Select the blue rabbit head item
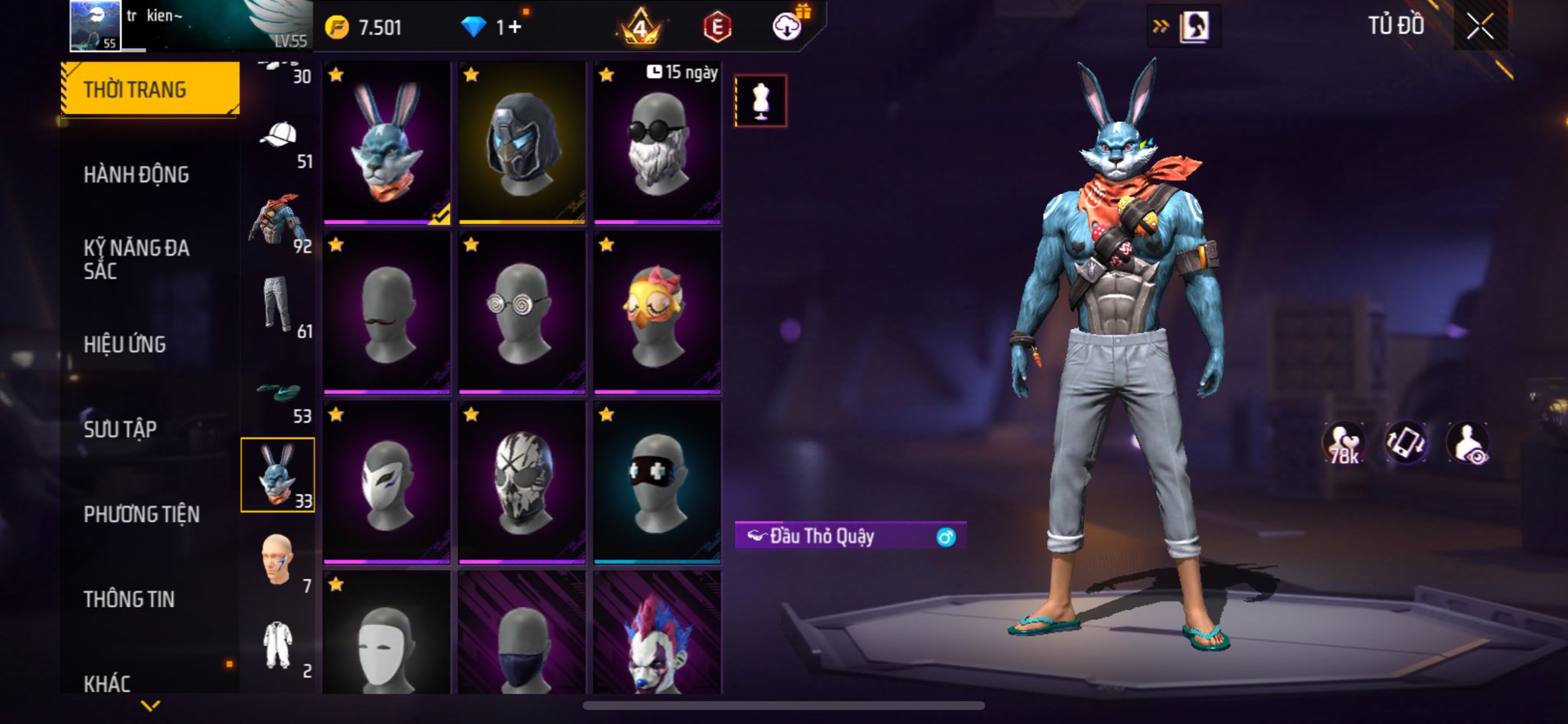 [387, 143]
